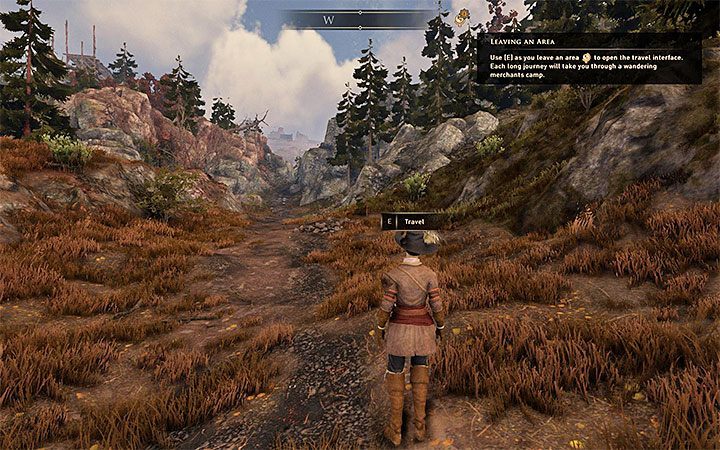Click the compass bar showing W
720x450 pixels.
click(x=356, y=19)
